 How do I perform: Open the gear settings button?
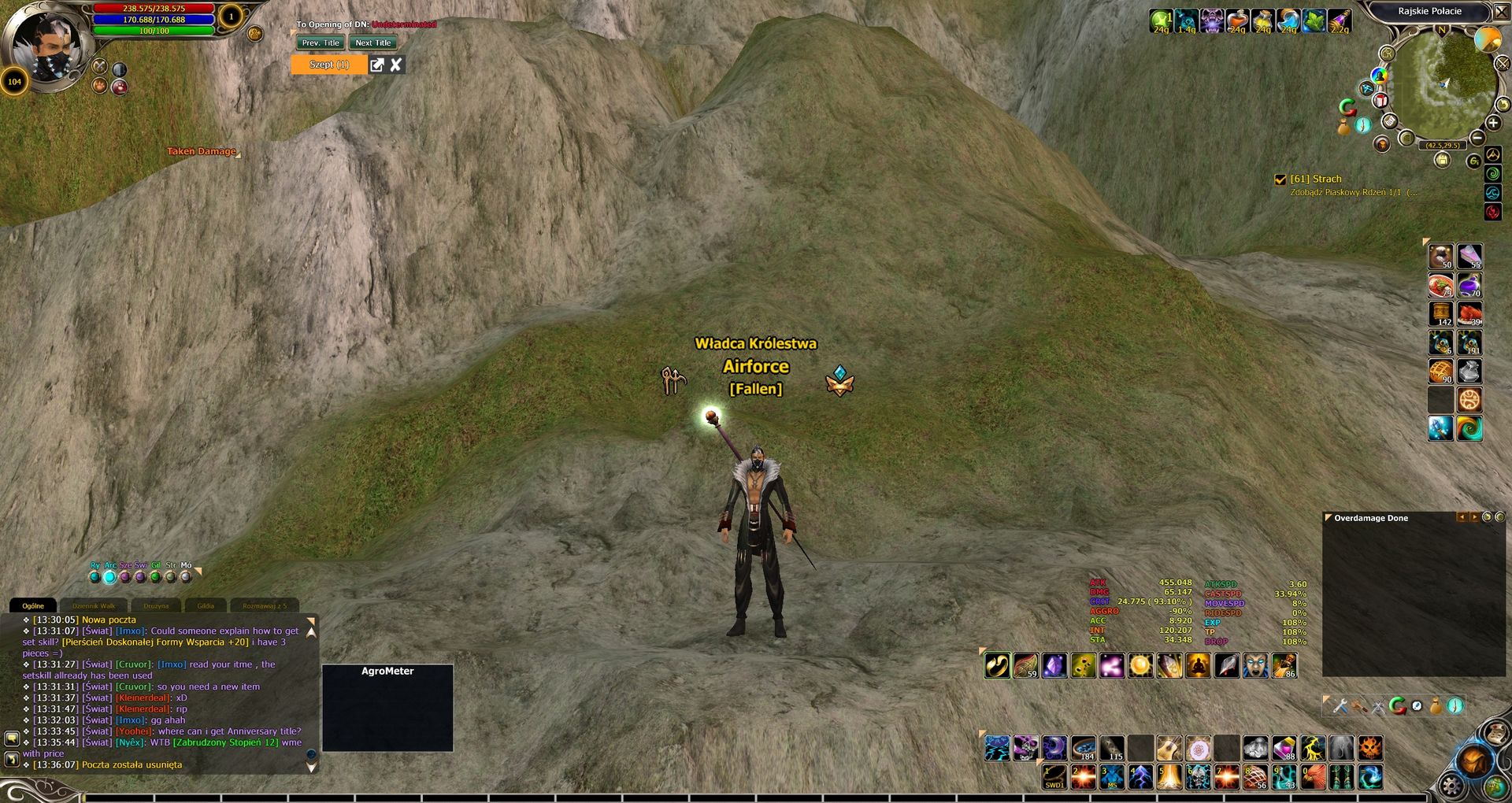tap(1451, 786)
